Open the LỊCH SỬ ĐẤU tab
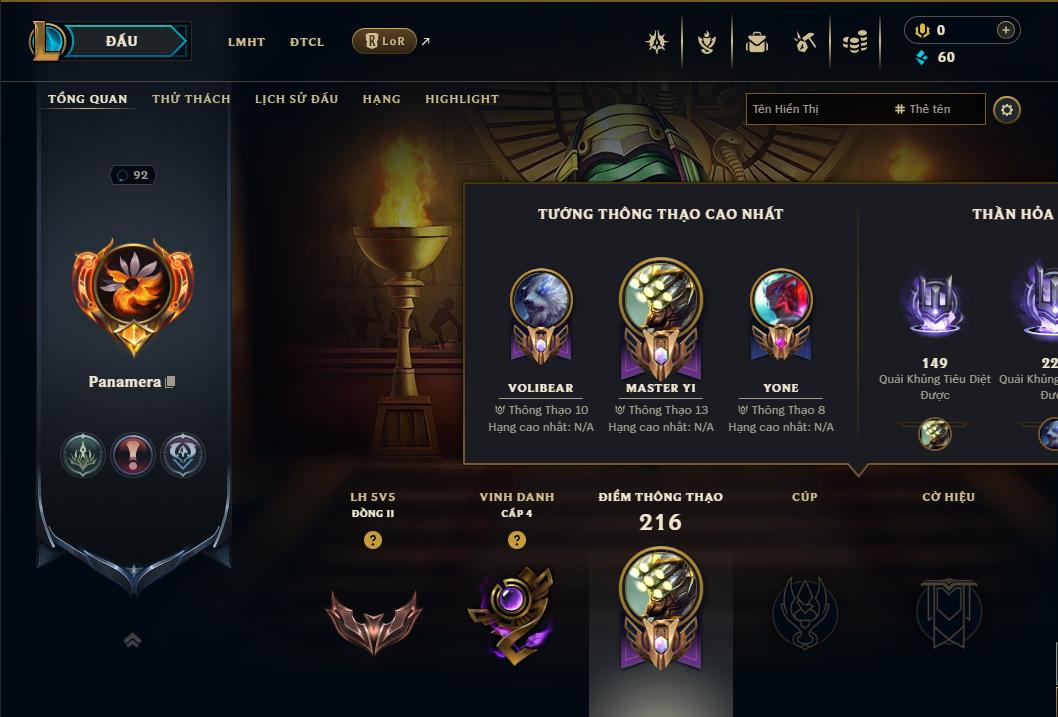1058x717 pixels. [x=296, y=99]
